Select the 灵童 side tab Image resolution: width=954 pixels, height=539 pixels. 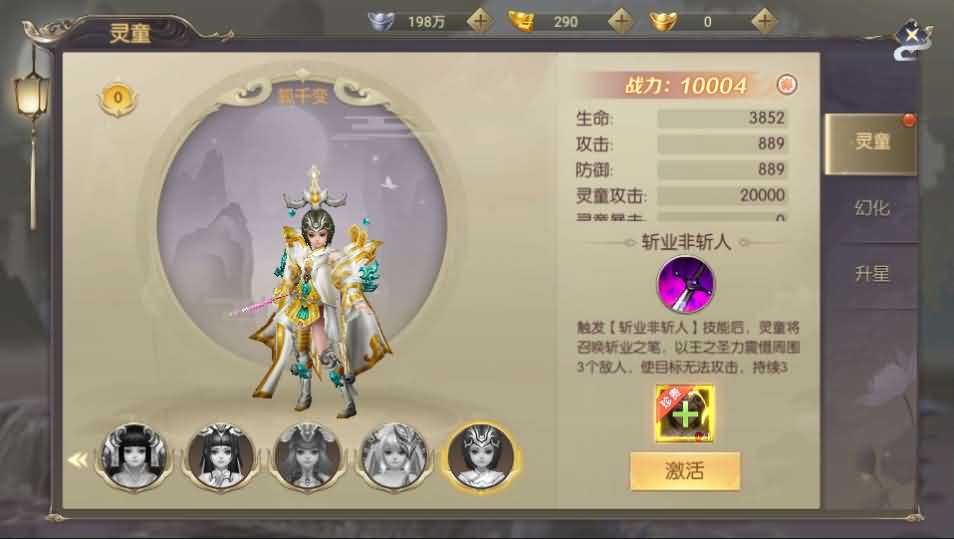[x=871, y=143]
